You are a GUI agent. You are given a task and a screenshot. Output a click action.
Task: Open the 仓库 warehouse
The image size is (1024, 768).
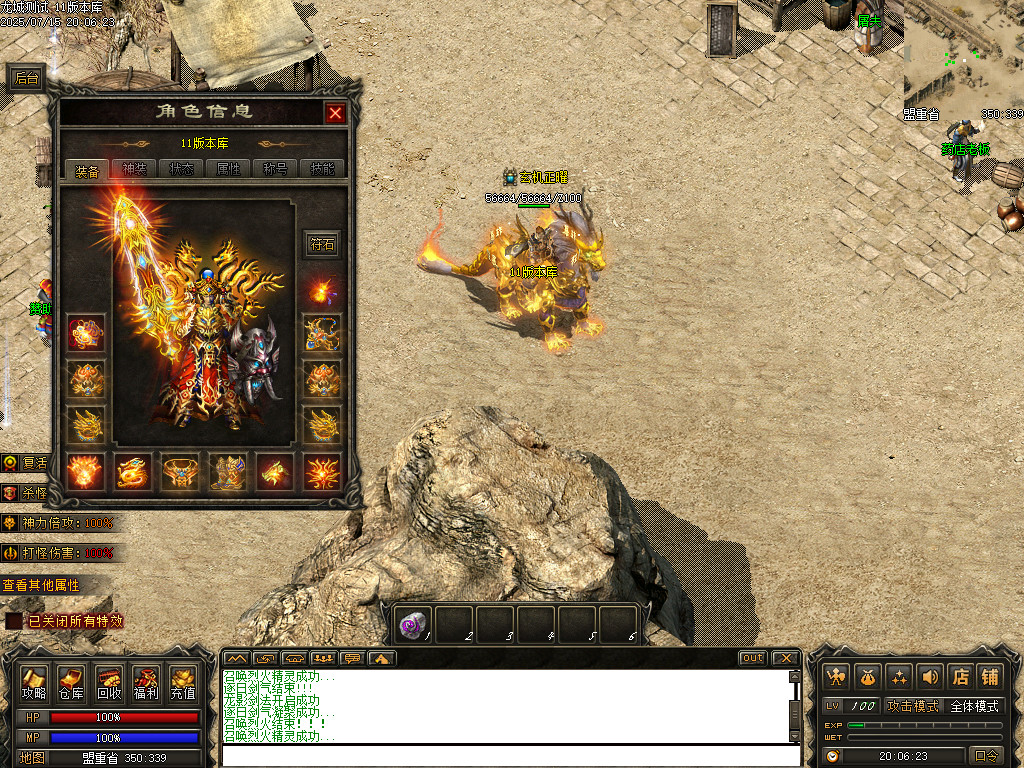tap(71, 683)
